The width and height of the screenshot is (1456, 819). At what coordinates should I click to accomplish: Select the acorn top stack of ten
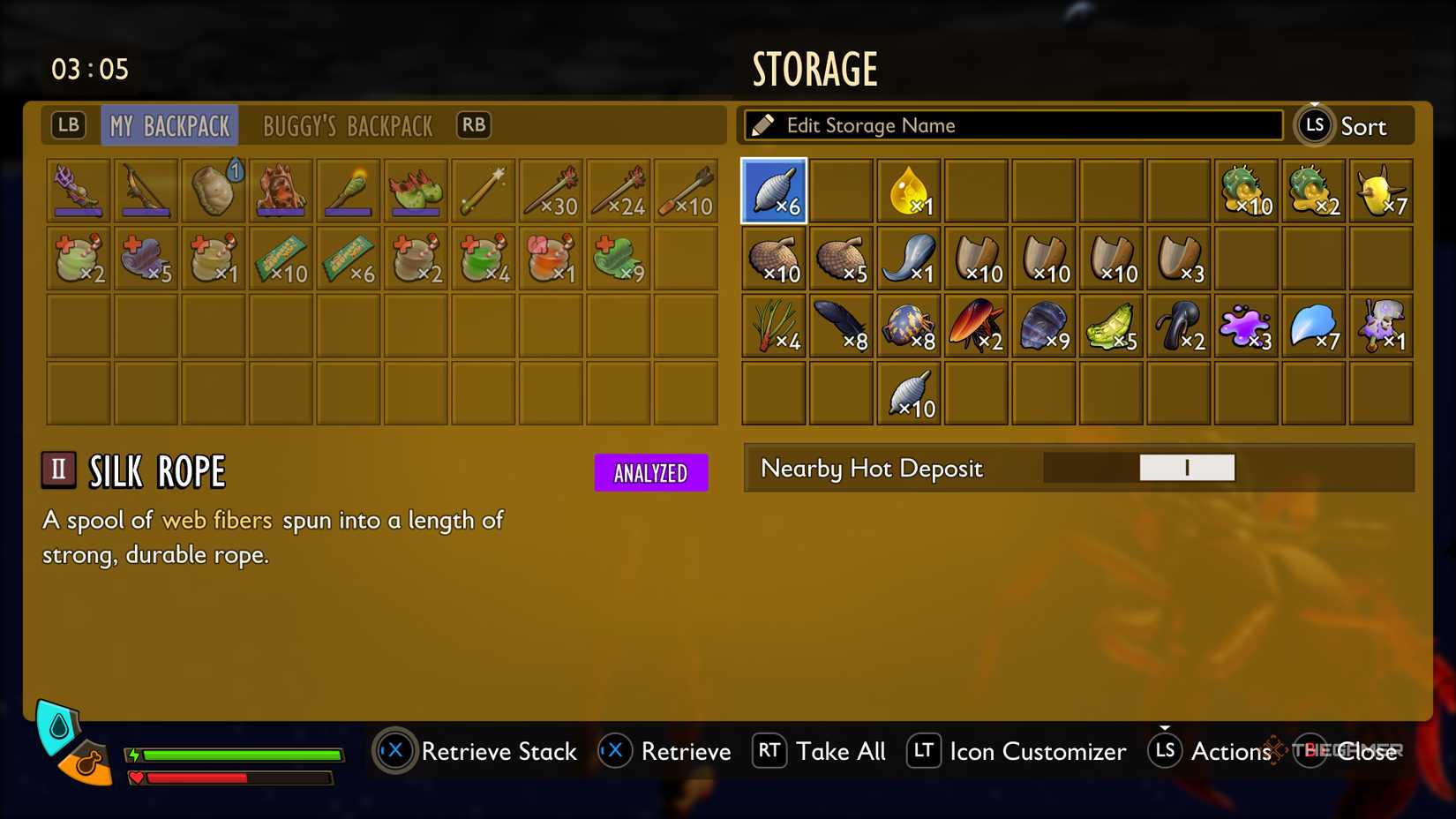(774, 259)
